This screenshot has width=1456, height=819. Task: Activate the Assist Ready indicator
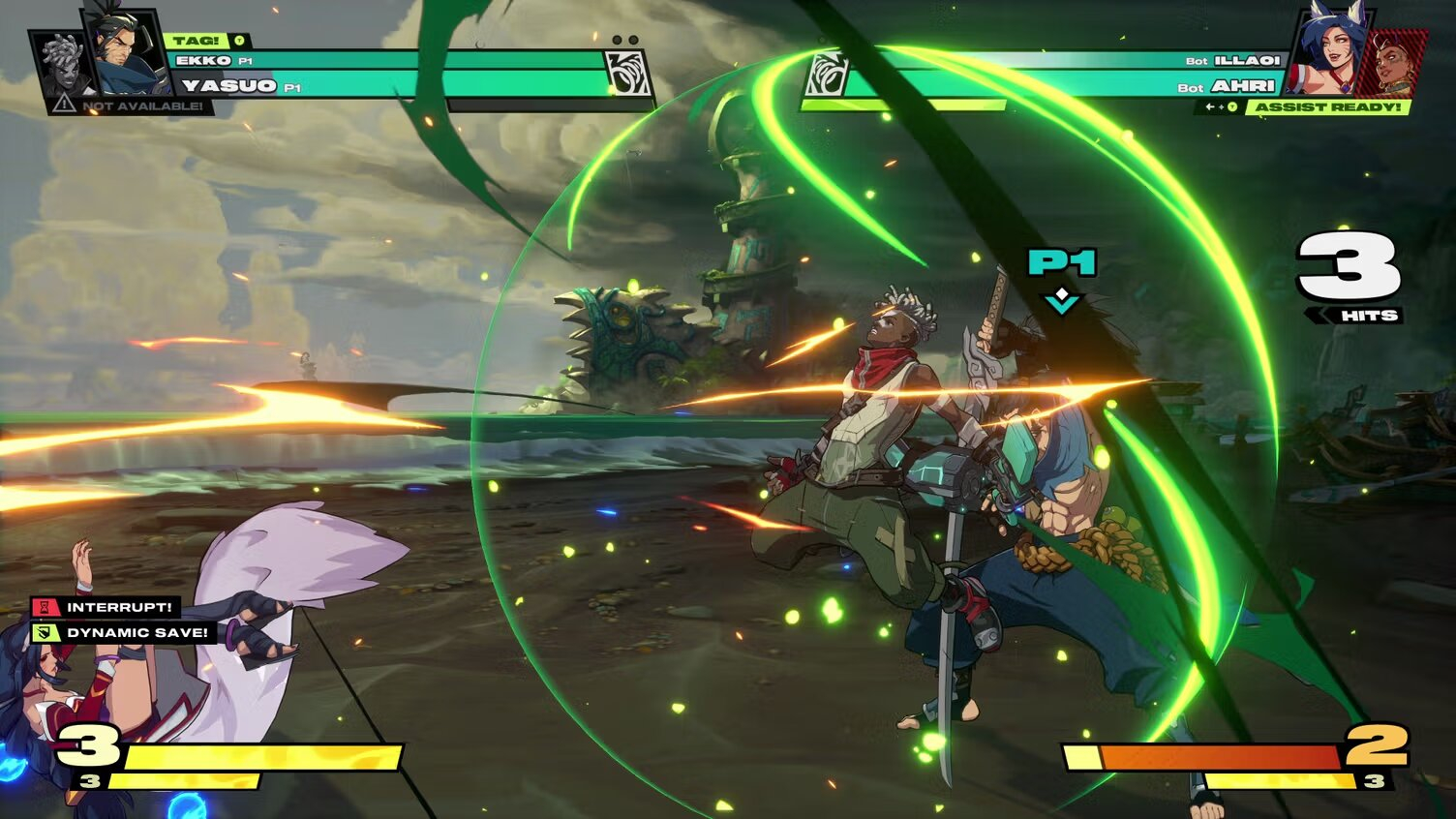coord(1326,107)
